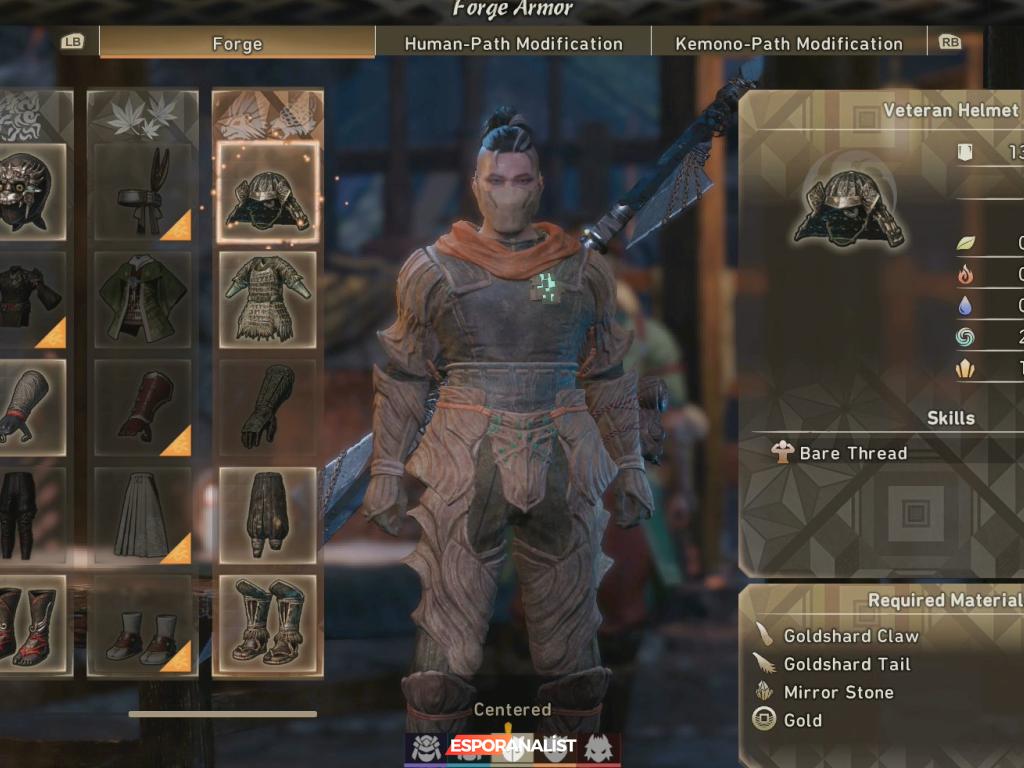Select the green robe chest armor

[142, 299]
